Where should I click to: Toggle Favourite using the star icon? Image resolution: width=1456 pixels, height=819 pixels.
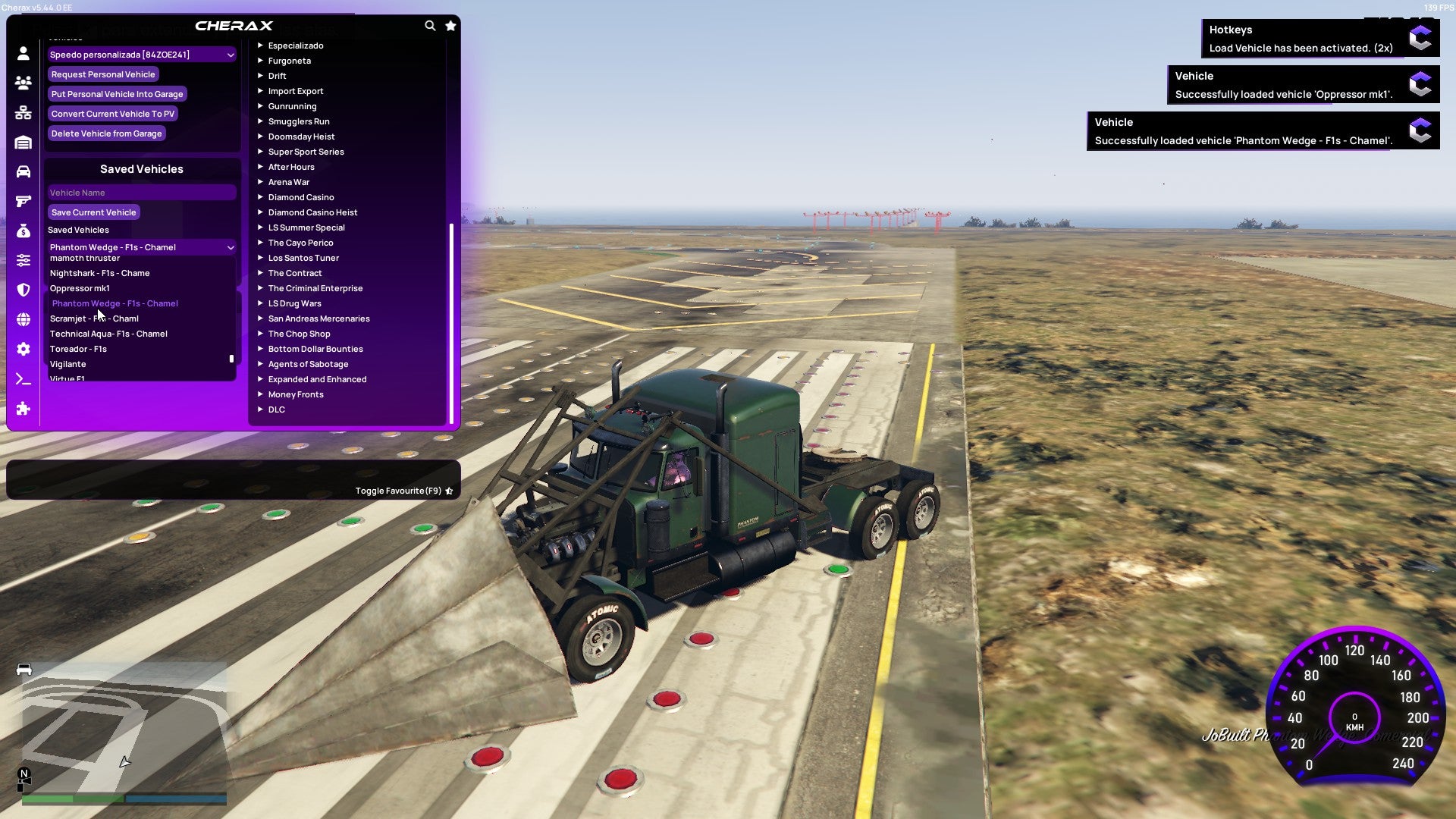click(449, 491)
